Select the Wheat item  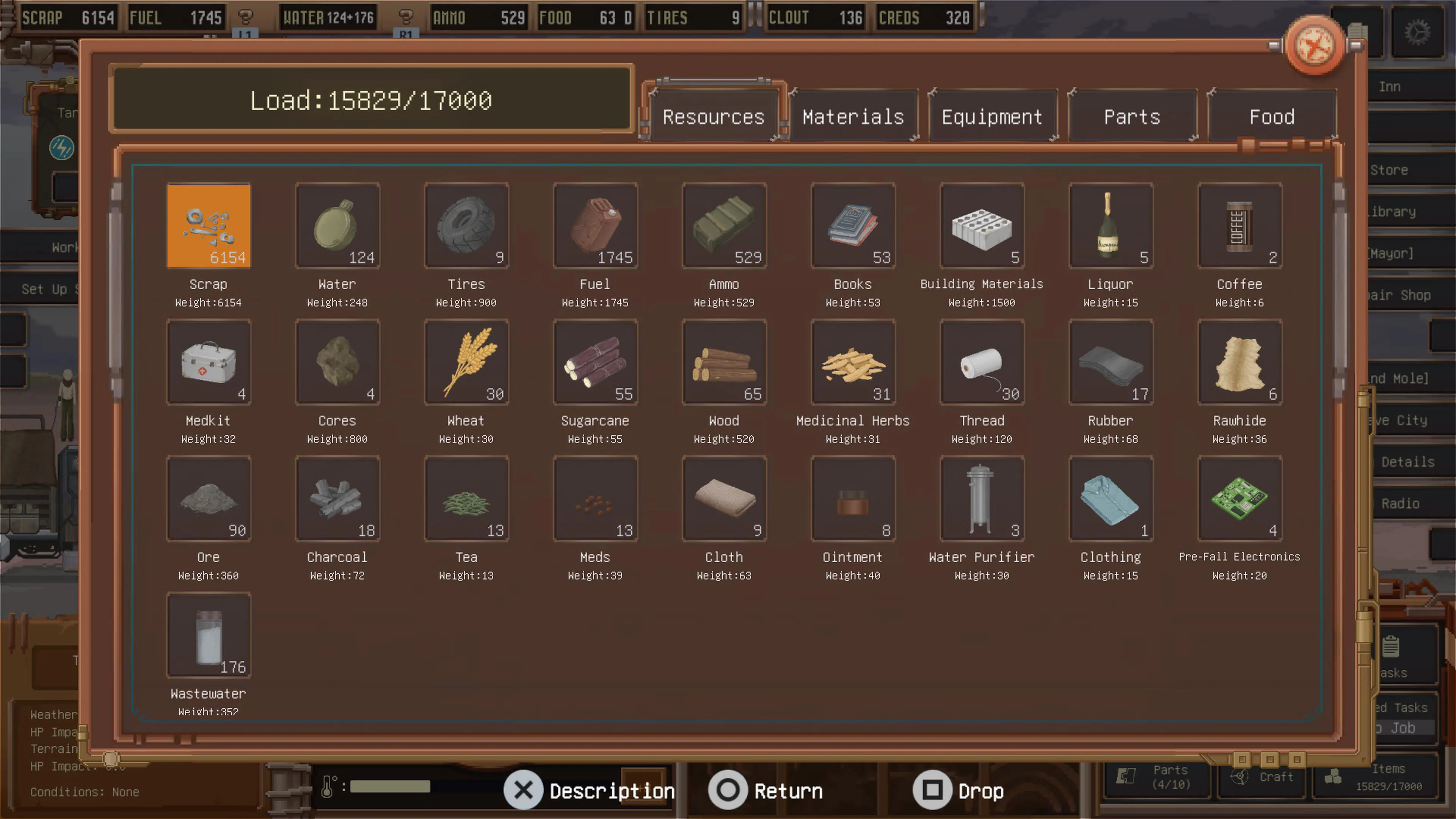pyautogui.click(x=466, y=362)
